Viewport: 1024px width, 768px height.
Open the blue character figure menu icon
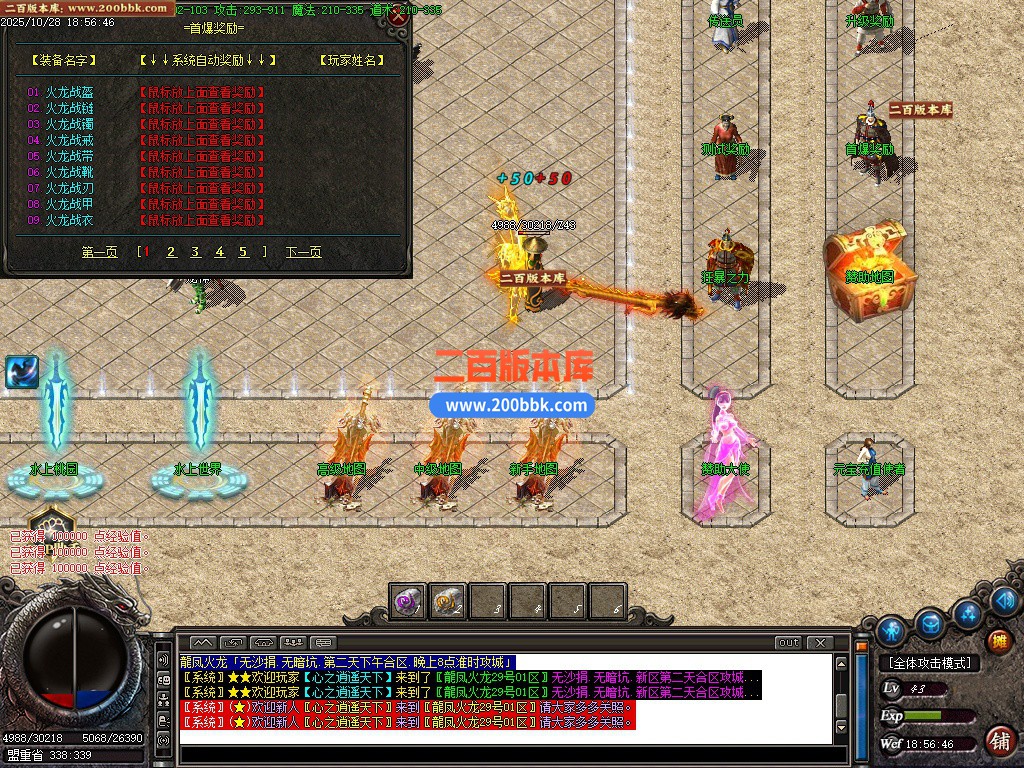click(891, 631)
